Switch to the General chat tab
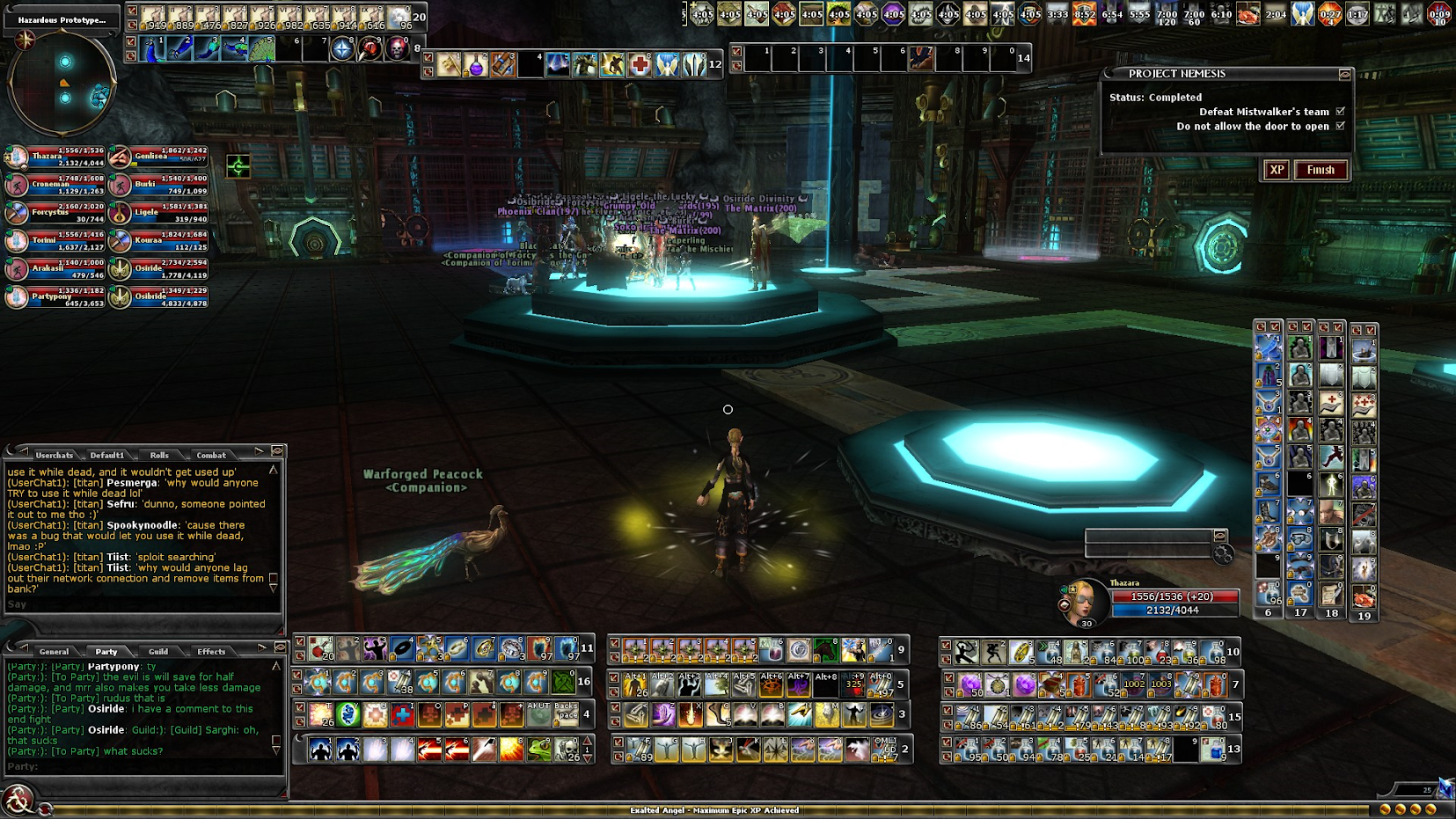The height and width of the screenshot is (819, 1456). tap(54, 651)
